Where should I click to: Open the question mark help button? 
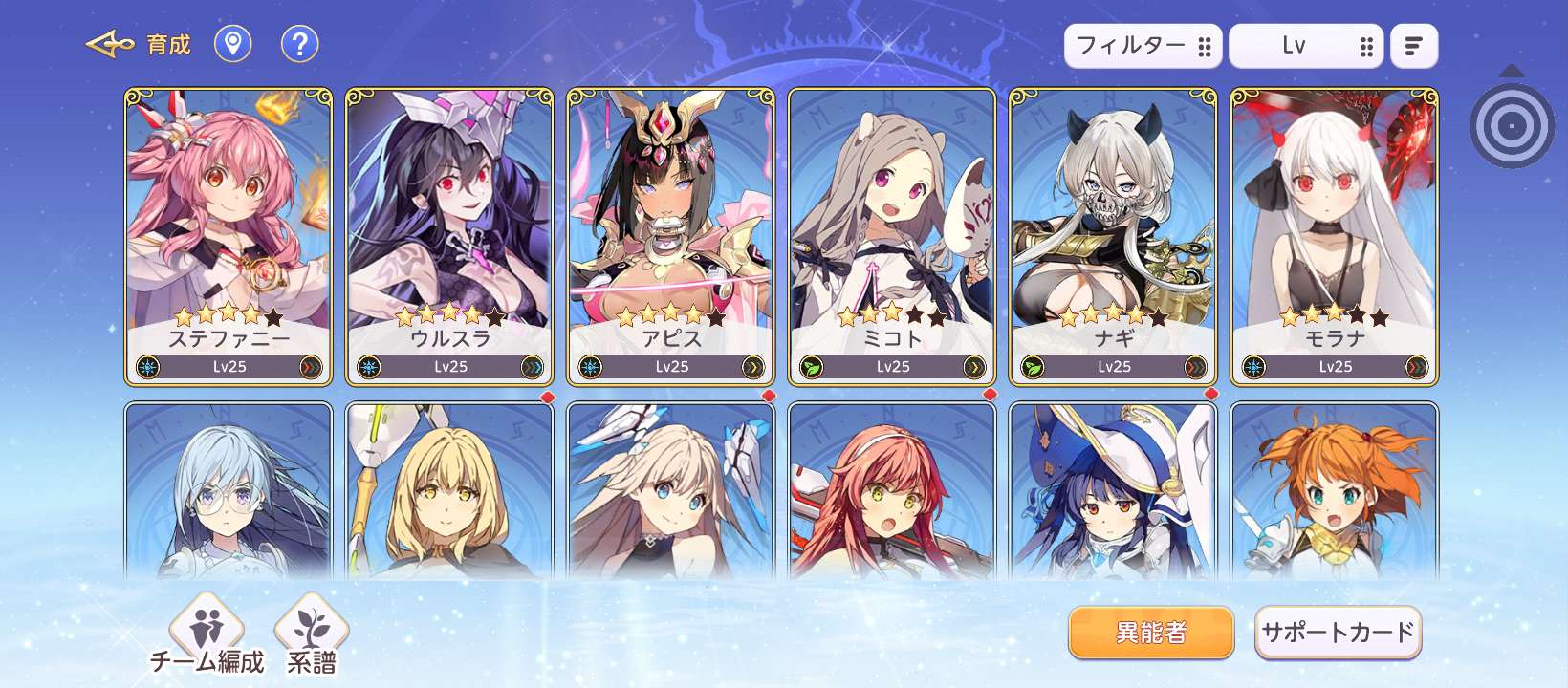299,44
